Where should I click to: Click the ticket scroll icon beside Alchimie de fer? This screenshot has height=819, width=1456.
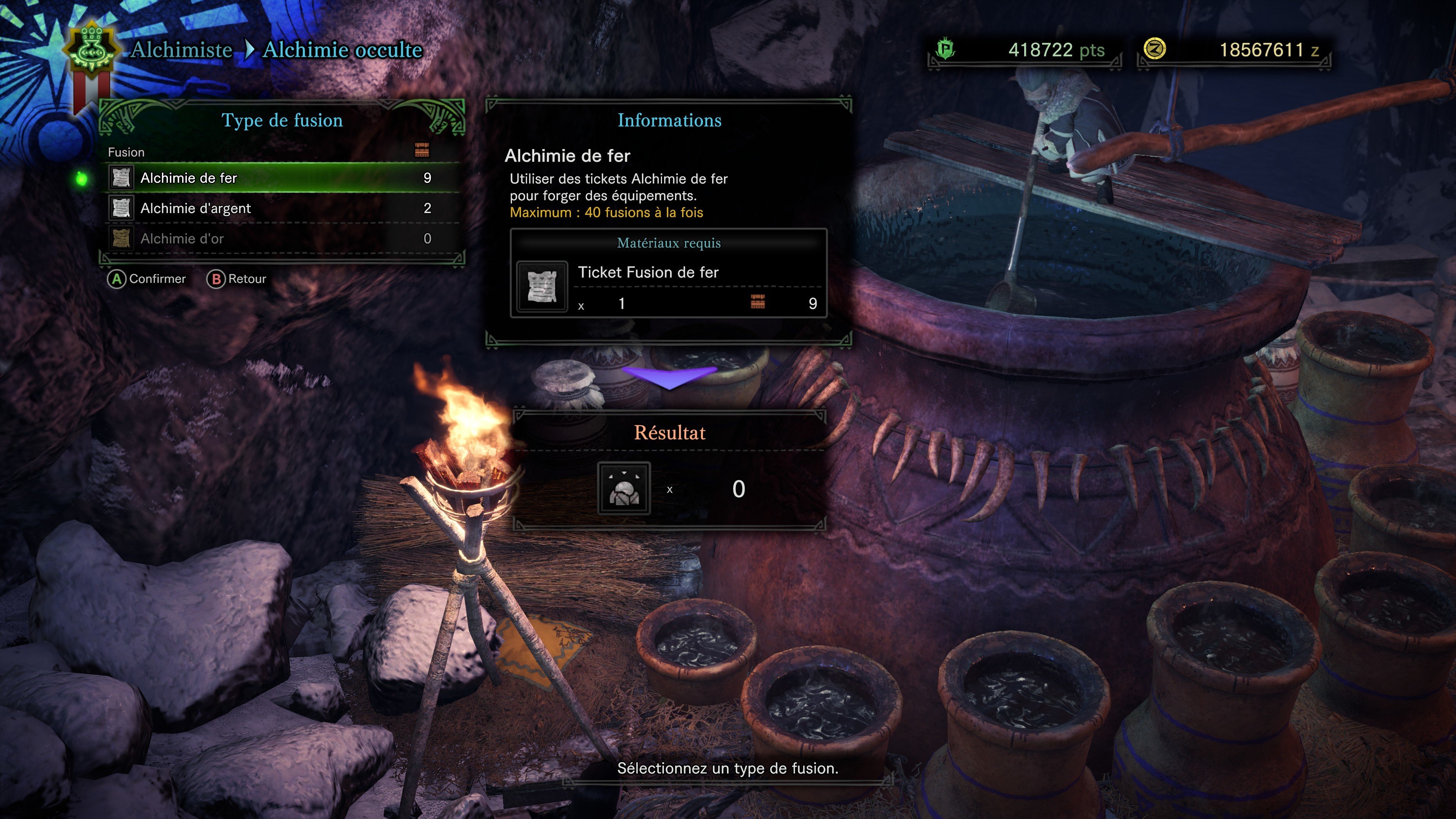coord(121,177)
